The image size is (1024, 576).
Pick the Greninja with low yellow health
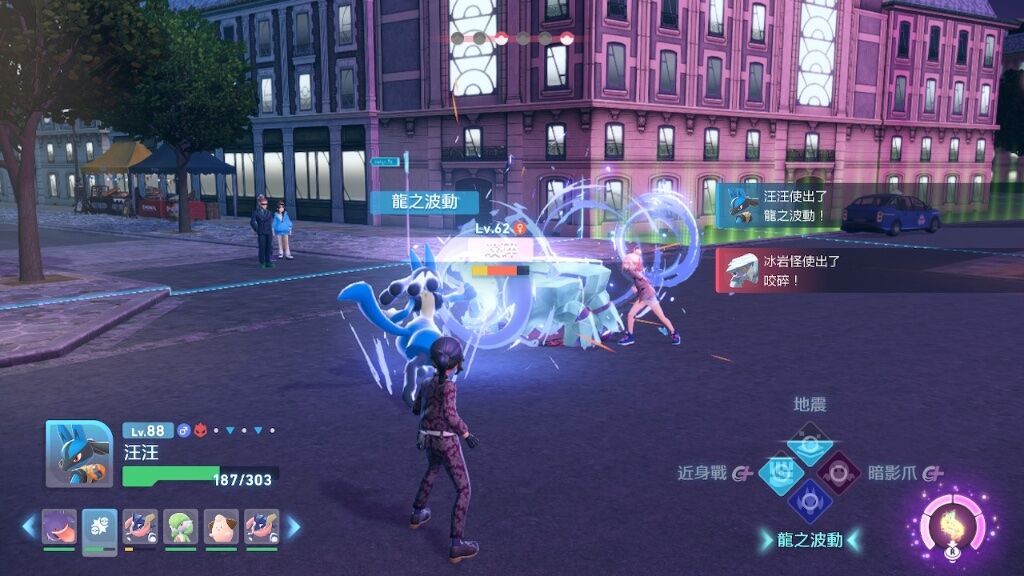140,526
